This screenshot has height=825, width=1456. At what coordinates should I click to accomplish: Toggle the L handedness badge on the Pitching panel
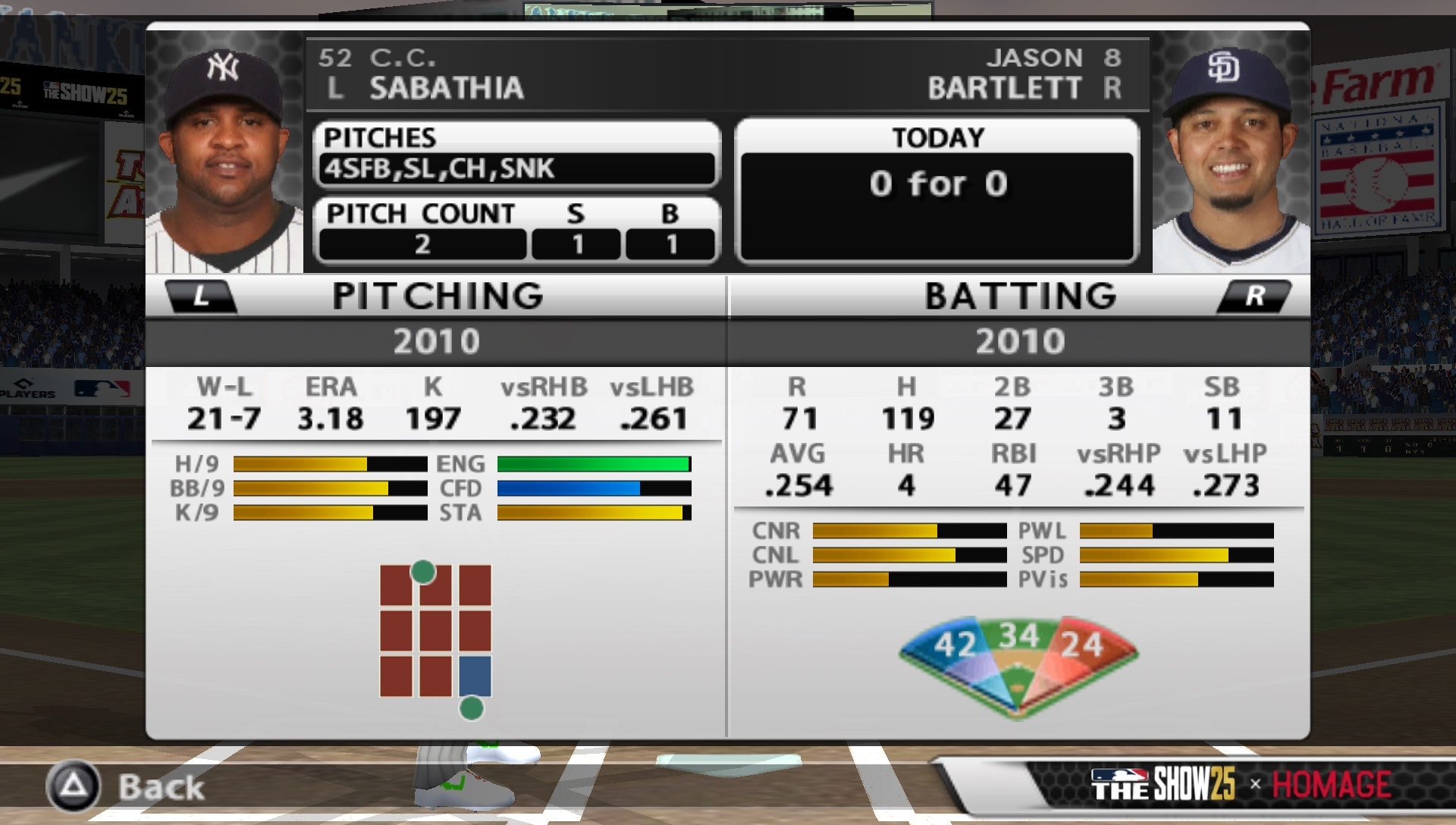[199, 296]
